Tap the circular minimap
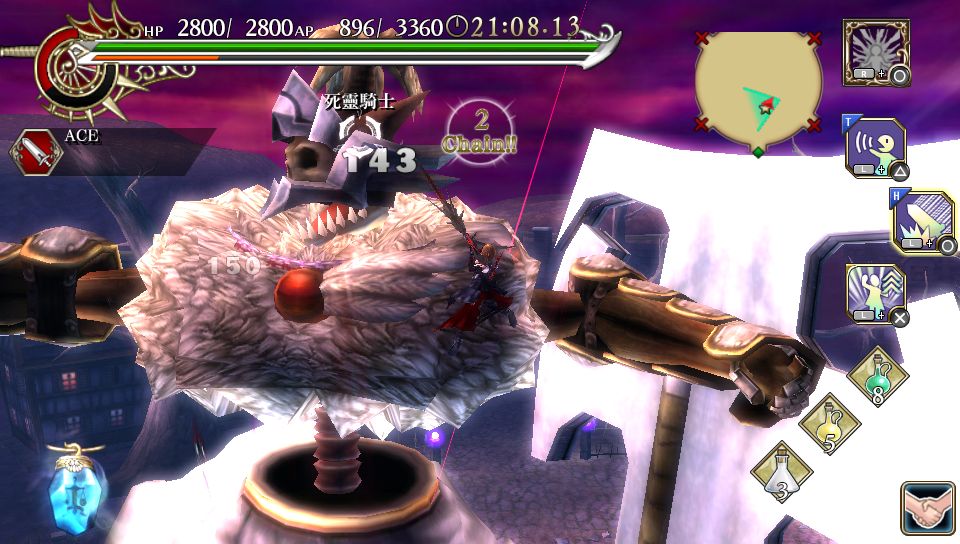Viewport: 960px width, 544px height. pos(759,89)
